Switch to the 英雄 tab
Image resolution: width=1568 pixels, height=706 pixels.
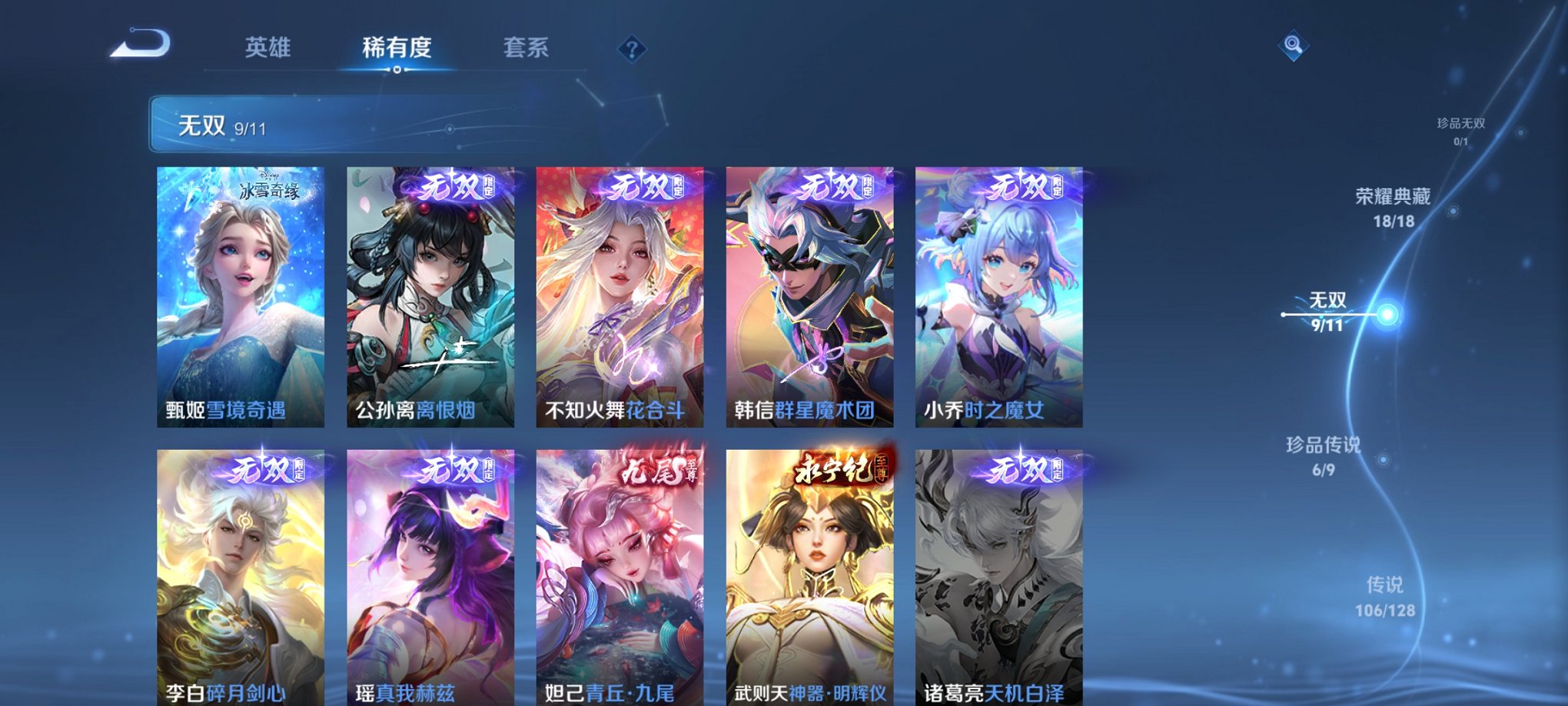(267, 48)
